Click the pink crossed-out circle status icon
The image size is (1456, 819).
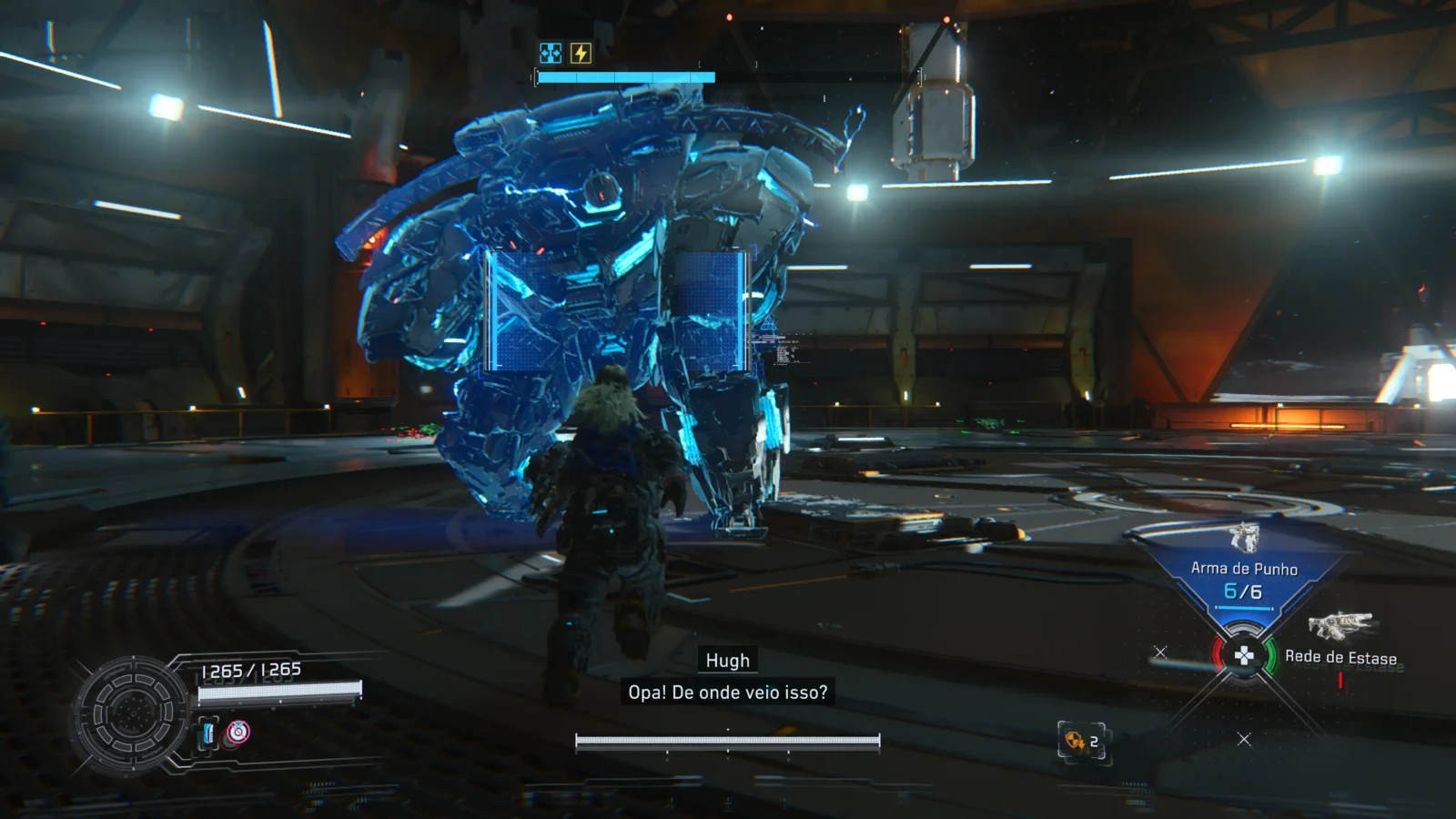(238, 732)
